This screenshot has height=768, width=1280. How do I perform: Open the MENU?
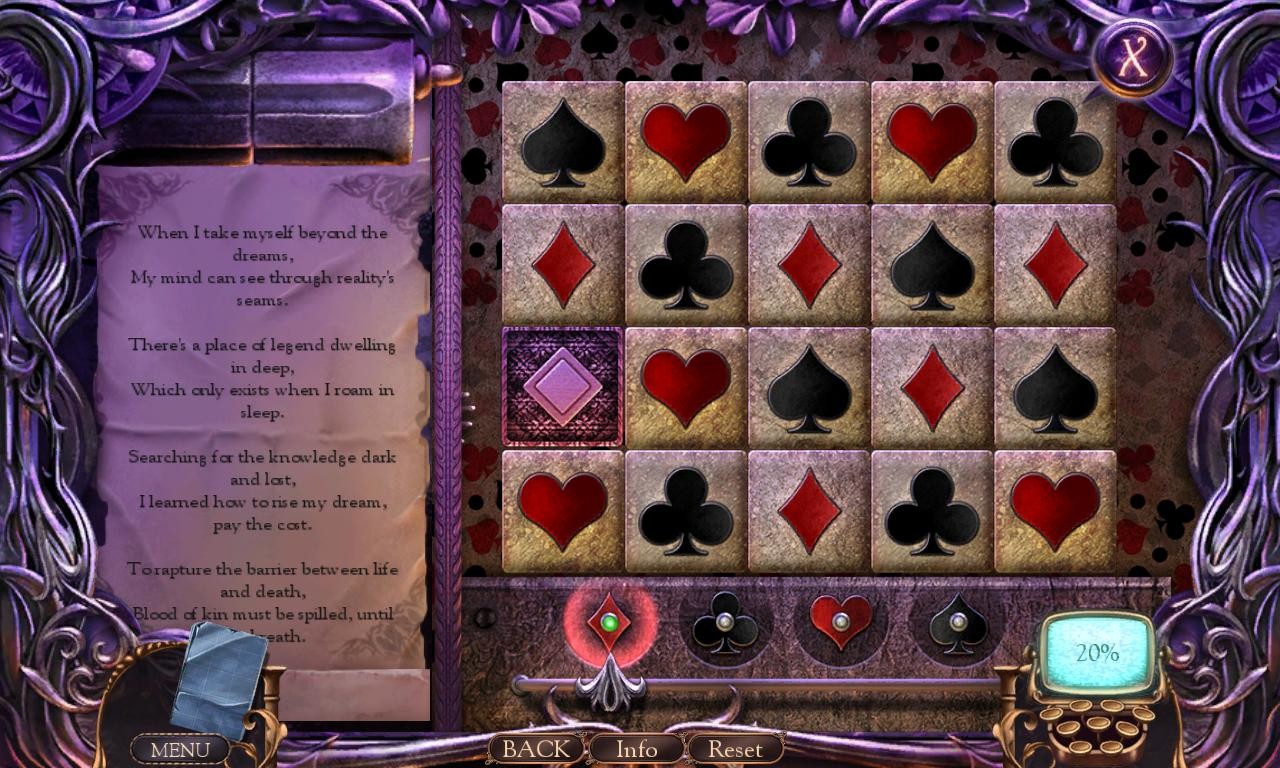180,748
